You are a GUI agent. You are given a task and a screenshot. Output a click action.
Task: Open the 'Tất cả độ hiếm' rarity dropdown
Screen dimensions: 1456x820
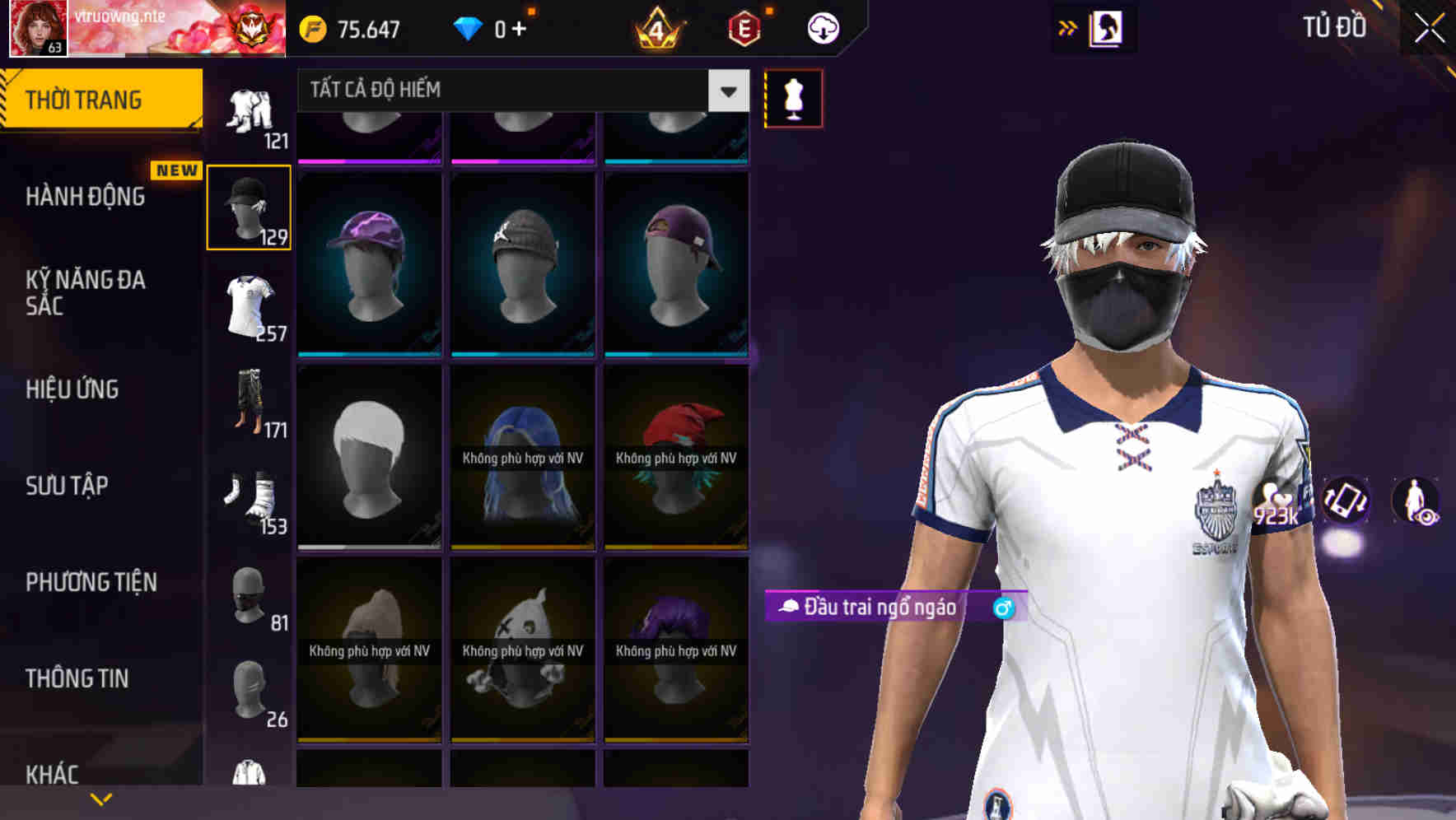click(511, 91)
